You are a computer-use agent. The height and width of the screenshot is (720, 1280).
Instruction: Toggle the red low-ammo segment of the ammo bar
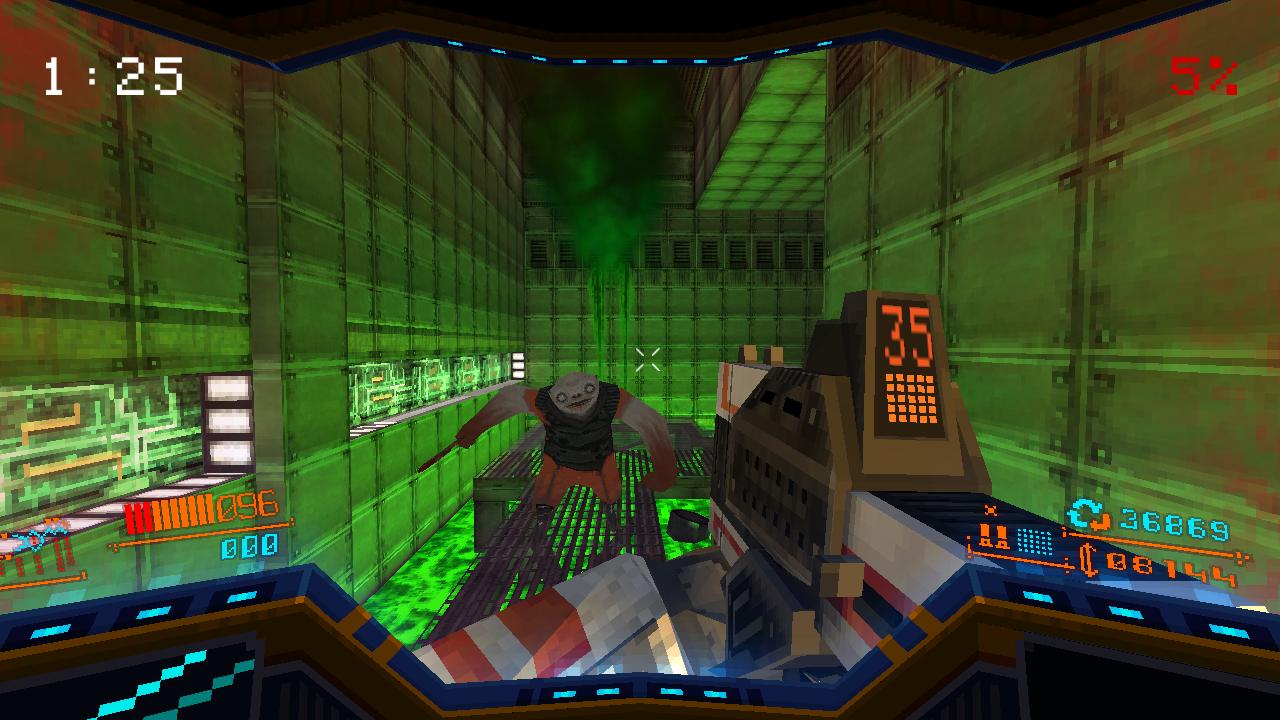(x=138, y=516)
